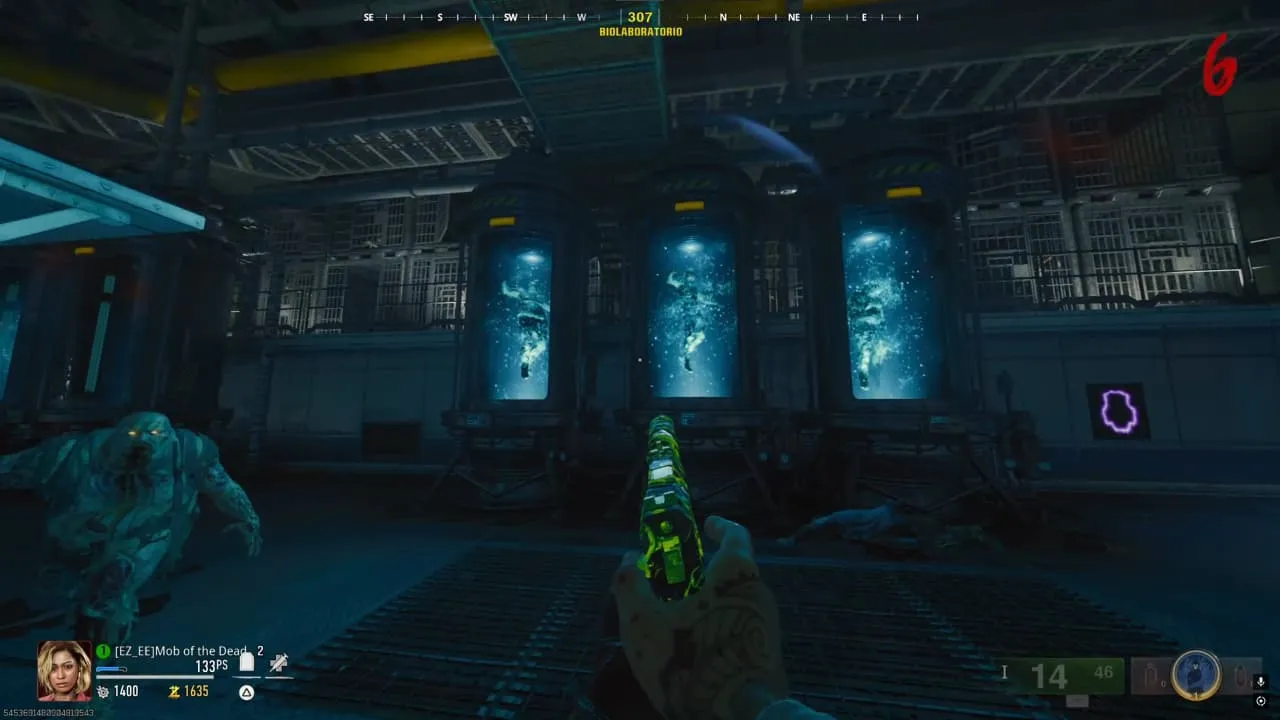1280x720 pixels.
Task: Click the blonde character portrait
Action: (x=64, y=670)
